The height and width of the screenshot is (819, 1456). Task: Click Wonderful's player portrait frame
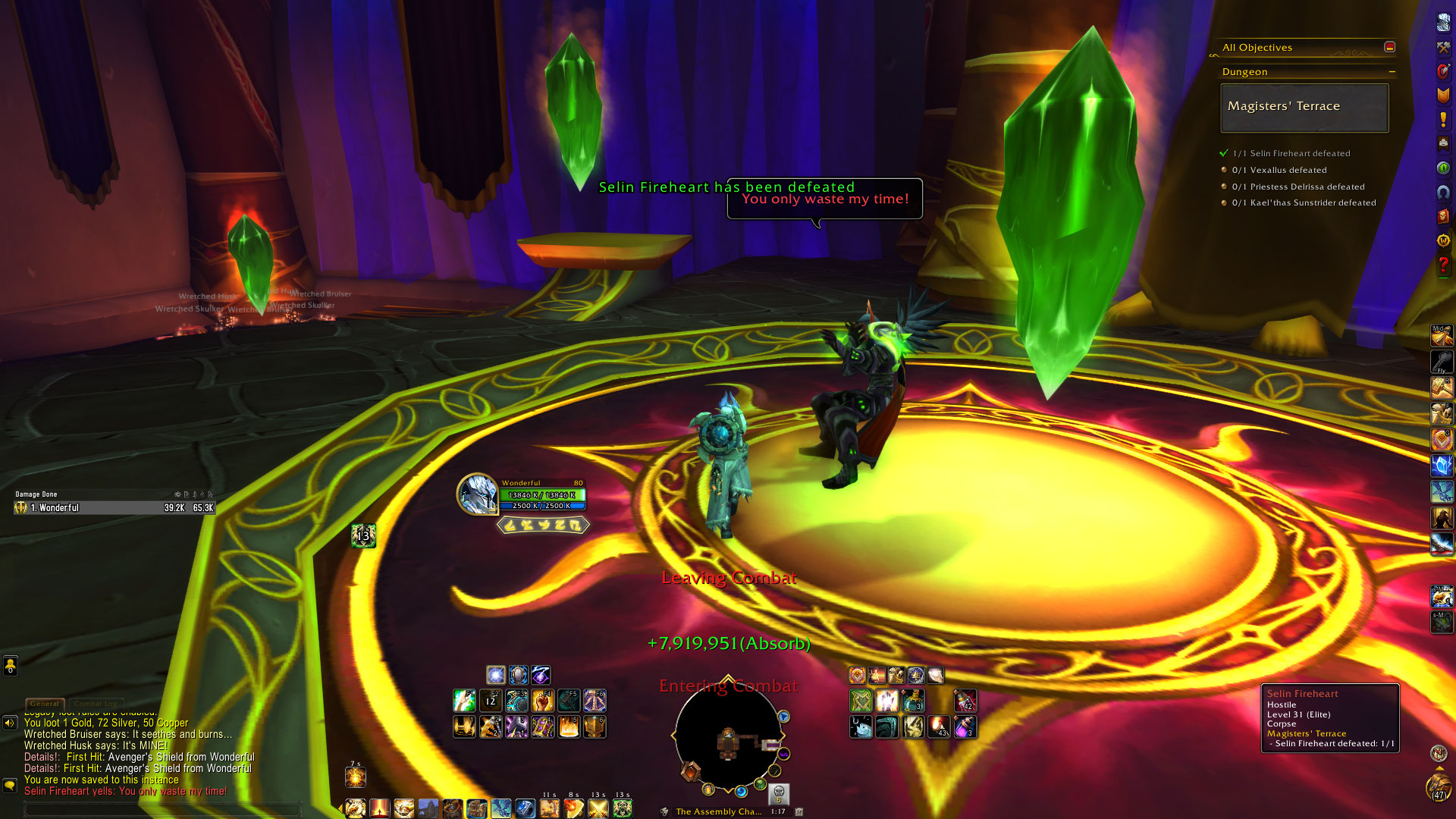click(x=477, y=494)
